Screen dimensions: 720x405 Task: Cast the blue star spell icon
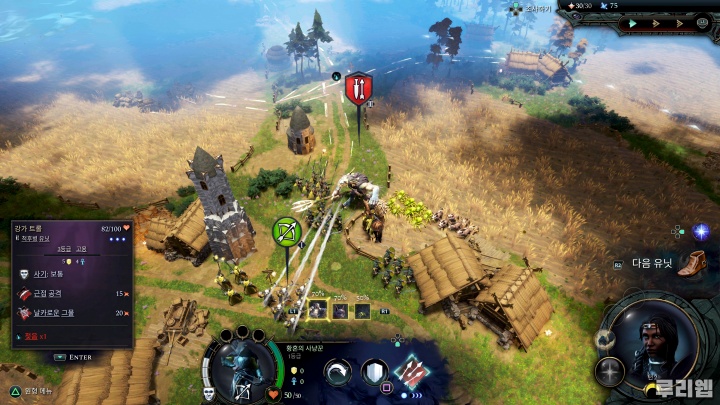[701, 232]
